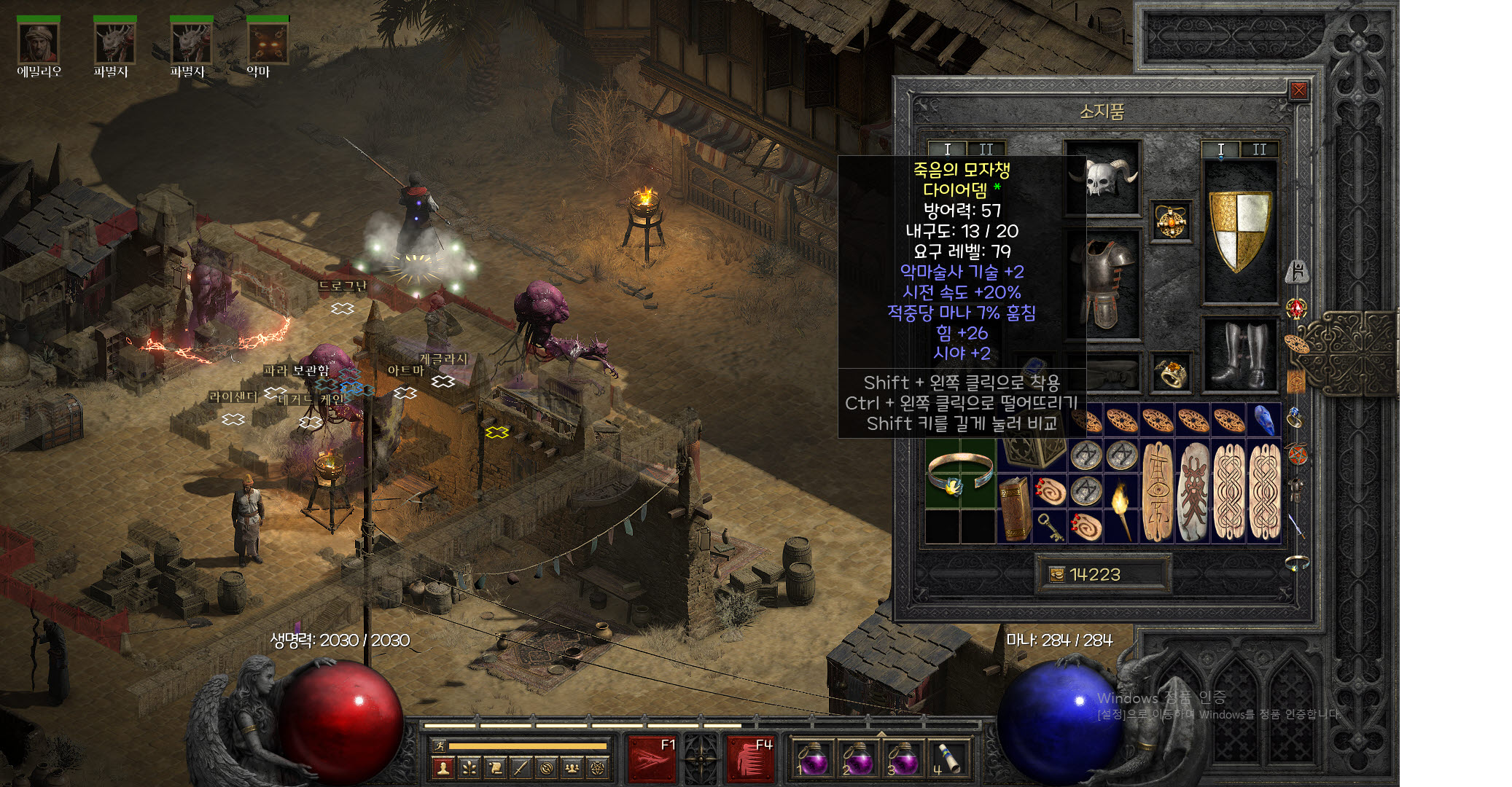
Task: Close the inventory panel with the red X
Action: [1298, 90]
